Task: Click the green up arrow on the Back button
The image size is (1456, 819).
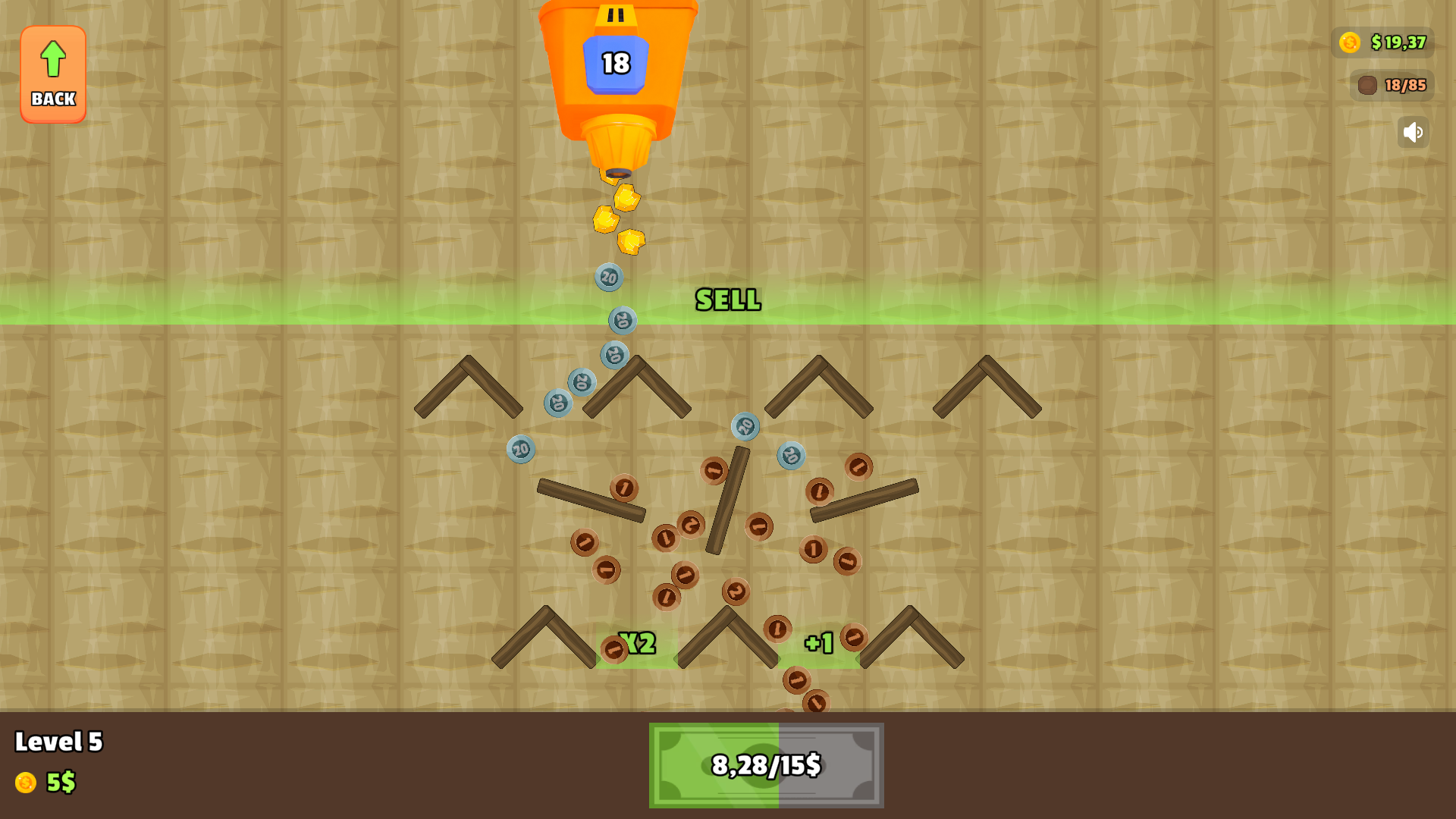Action: tap(52, 58)
